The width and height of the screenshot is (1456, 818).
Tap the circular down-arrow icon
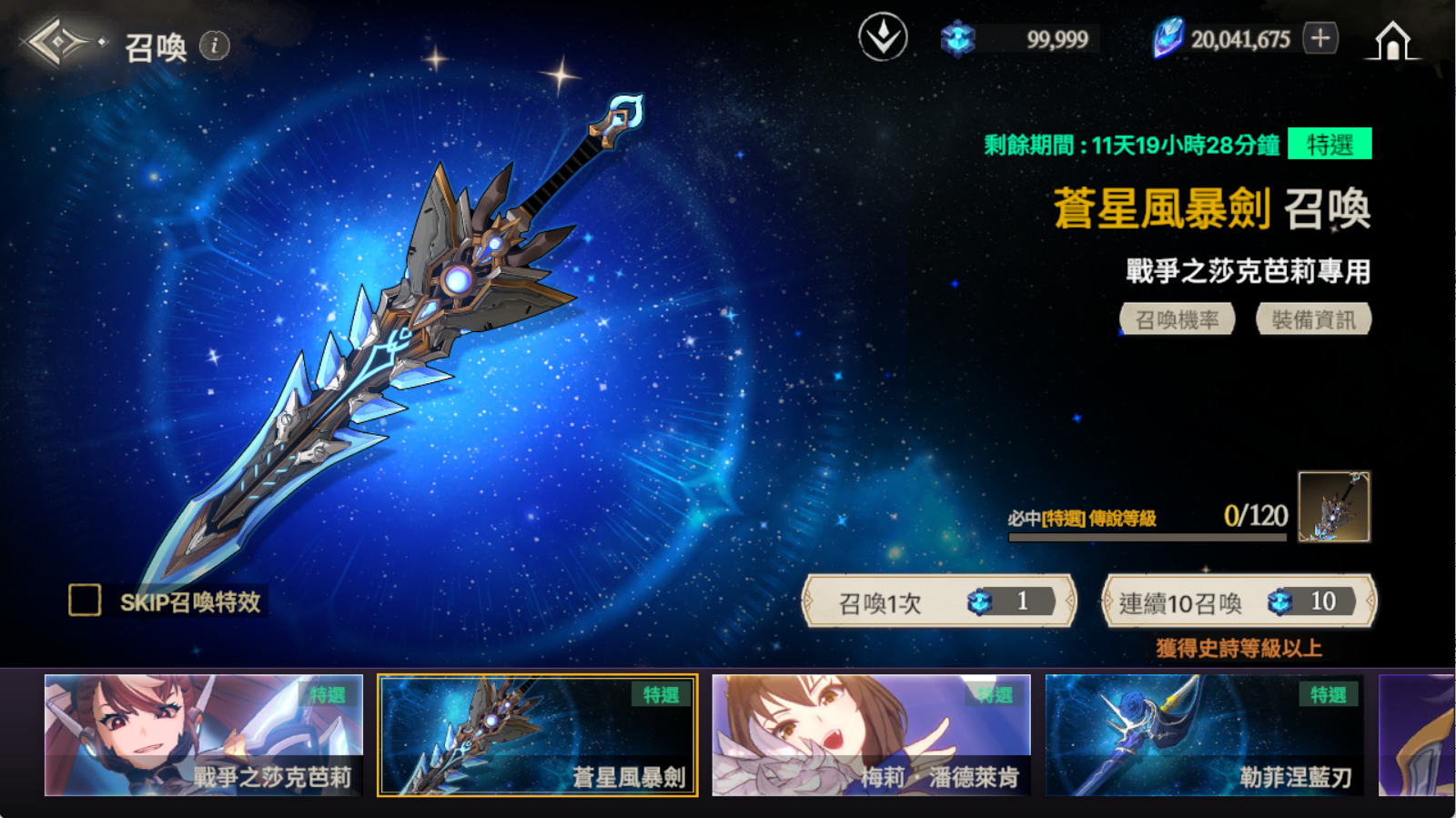point(883,38)
